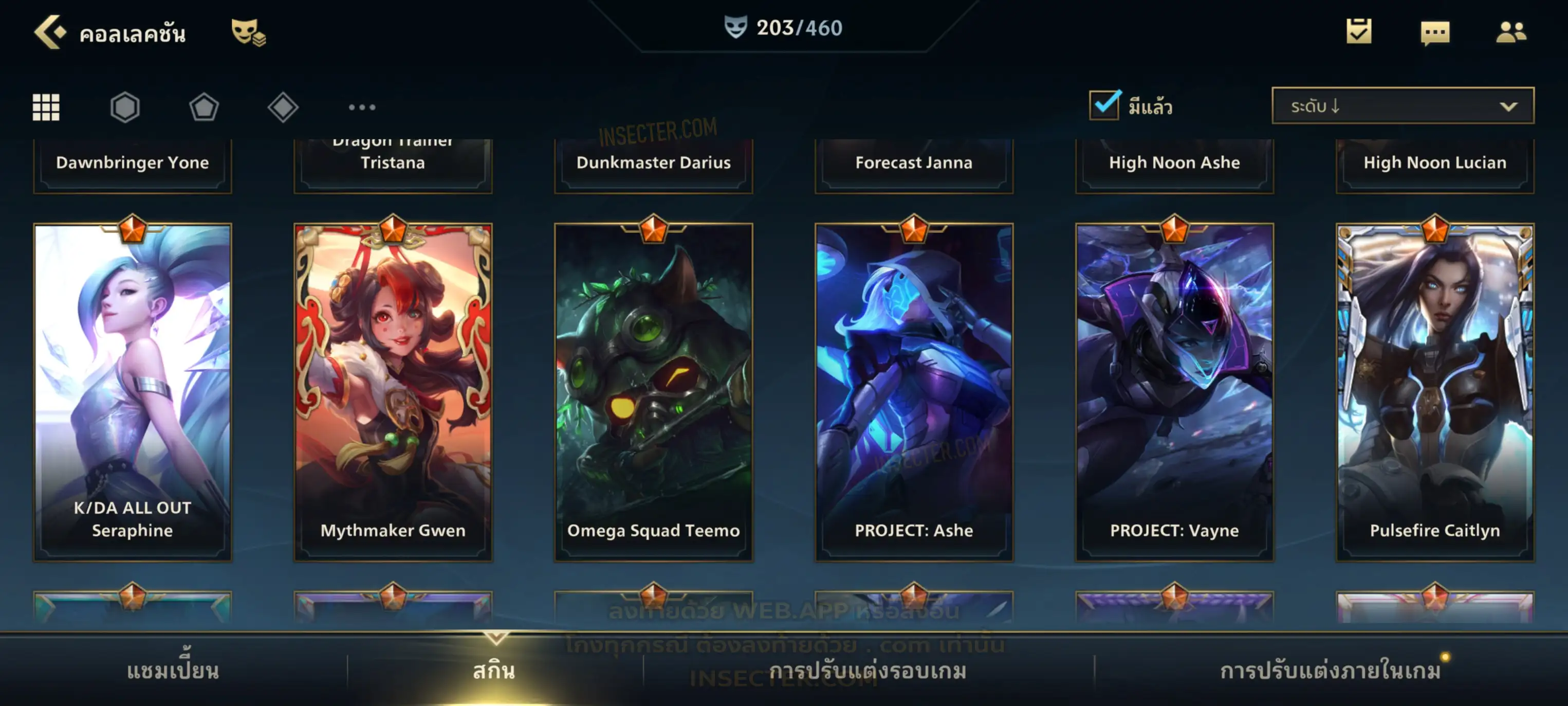Open the sort order dropdown
1568x706 pixels.
1402,106
